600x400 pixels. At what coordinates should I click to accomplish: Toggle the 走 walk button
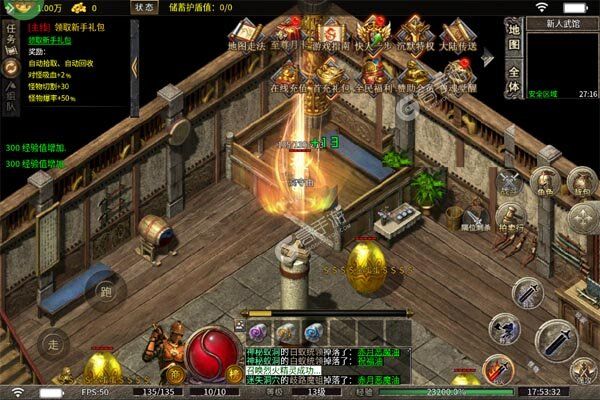(54, 343)
